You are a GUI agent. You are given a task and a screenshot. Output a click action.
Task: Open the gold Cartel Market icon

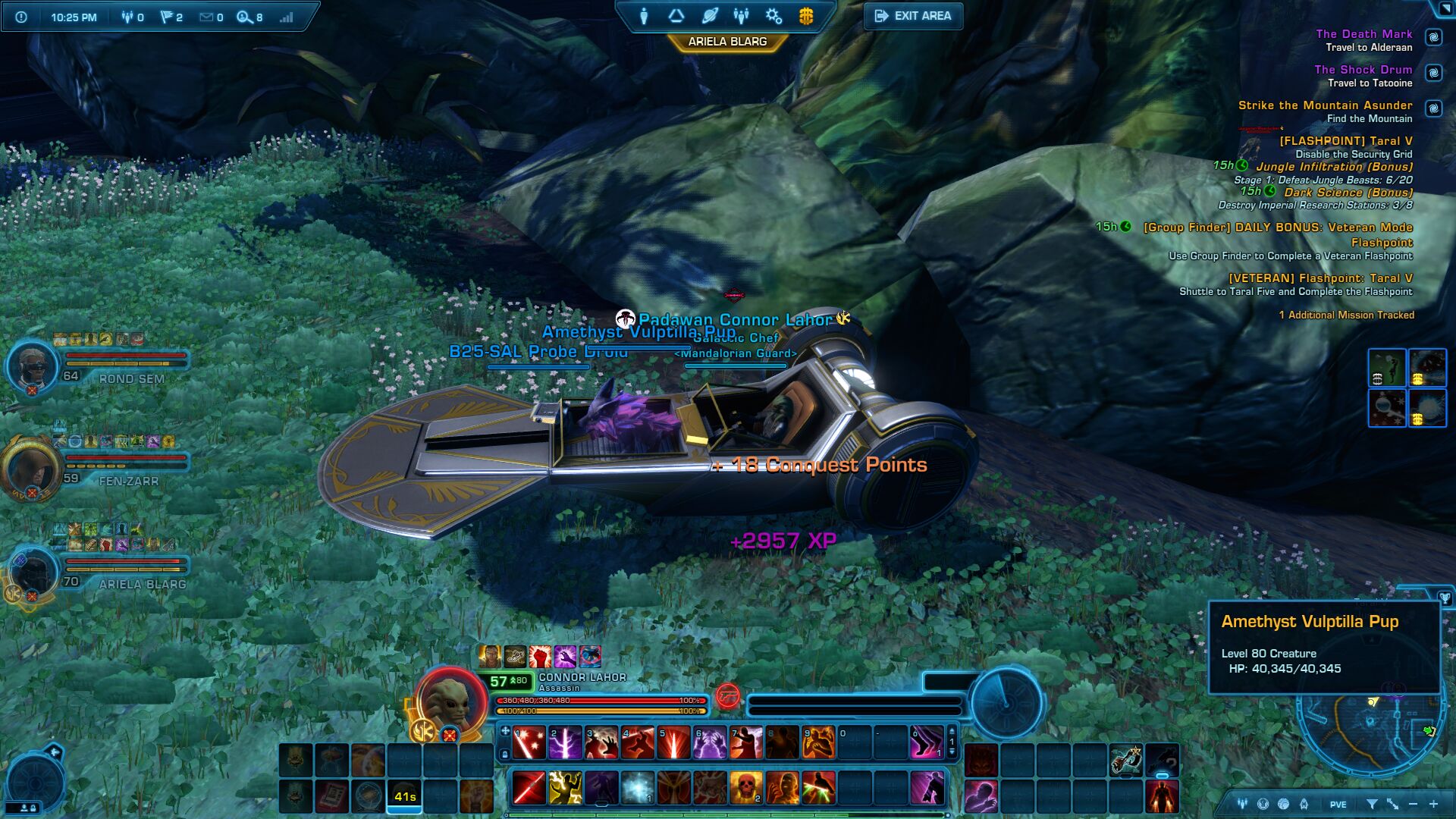pyautogui.click(x=806, y=16)
